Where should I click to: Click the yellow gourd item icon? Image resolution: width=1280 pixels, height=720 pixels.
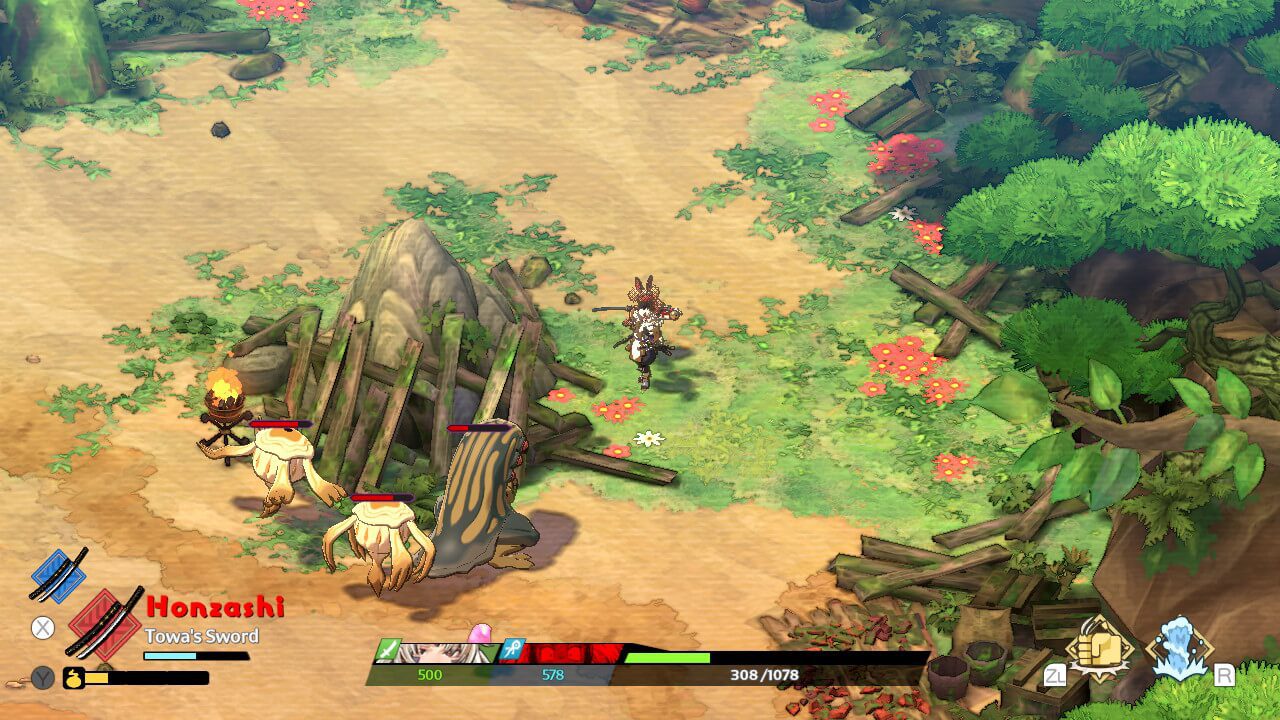click(73, 678)
